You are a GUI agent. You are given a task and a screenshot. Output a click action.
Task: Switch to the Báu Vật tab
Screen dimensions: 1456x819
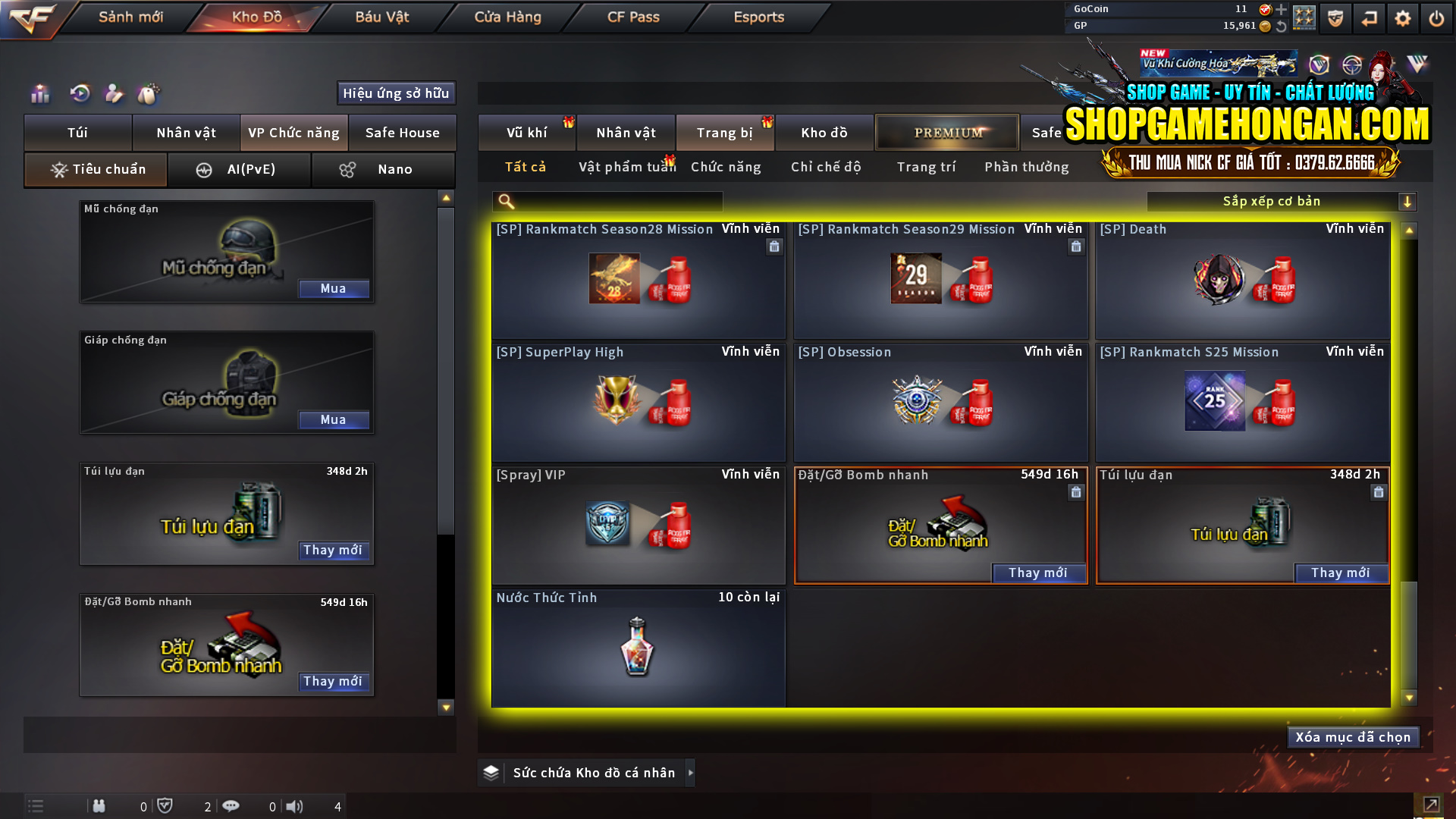point(381,17)
